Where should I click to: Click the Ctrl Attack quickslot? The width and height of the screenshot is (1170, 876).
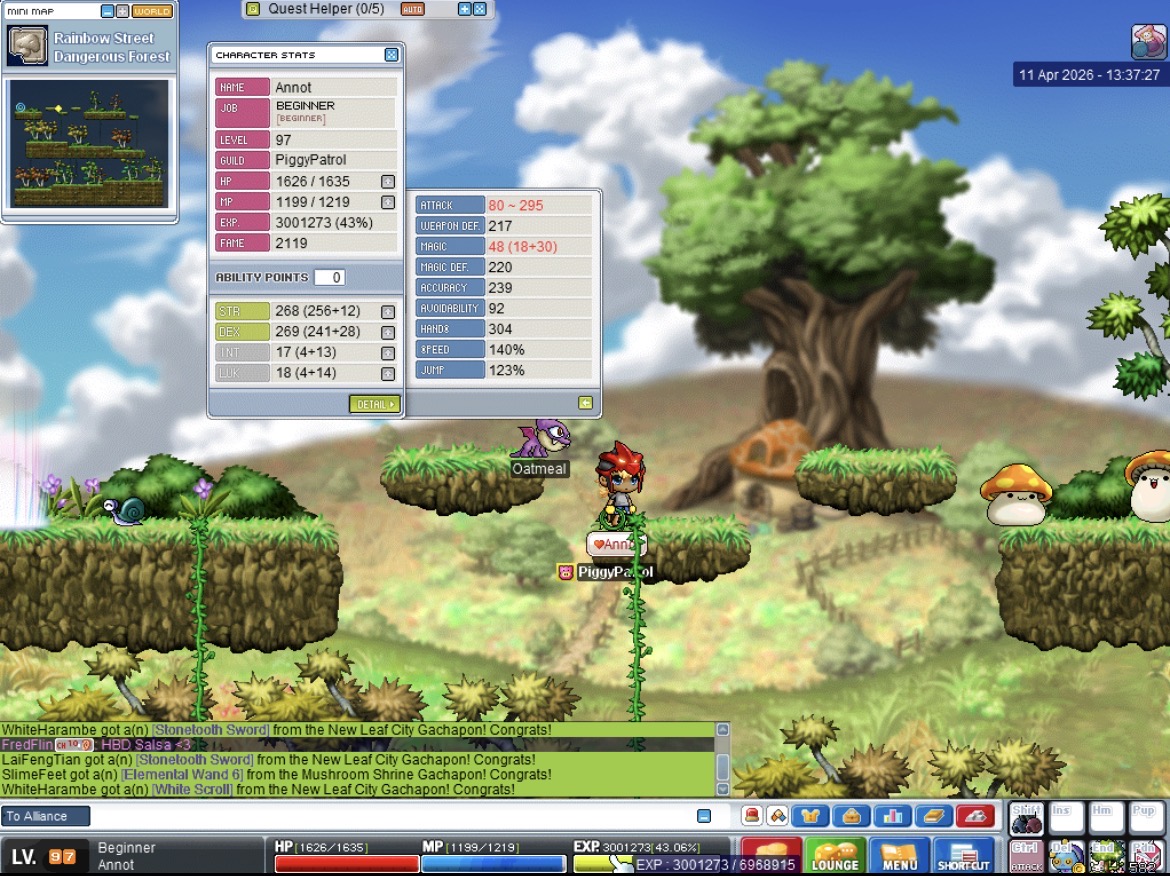[1025, 856]
